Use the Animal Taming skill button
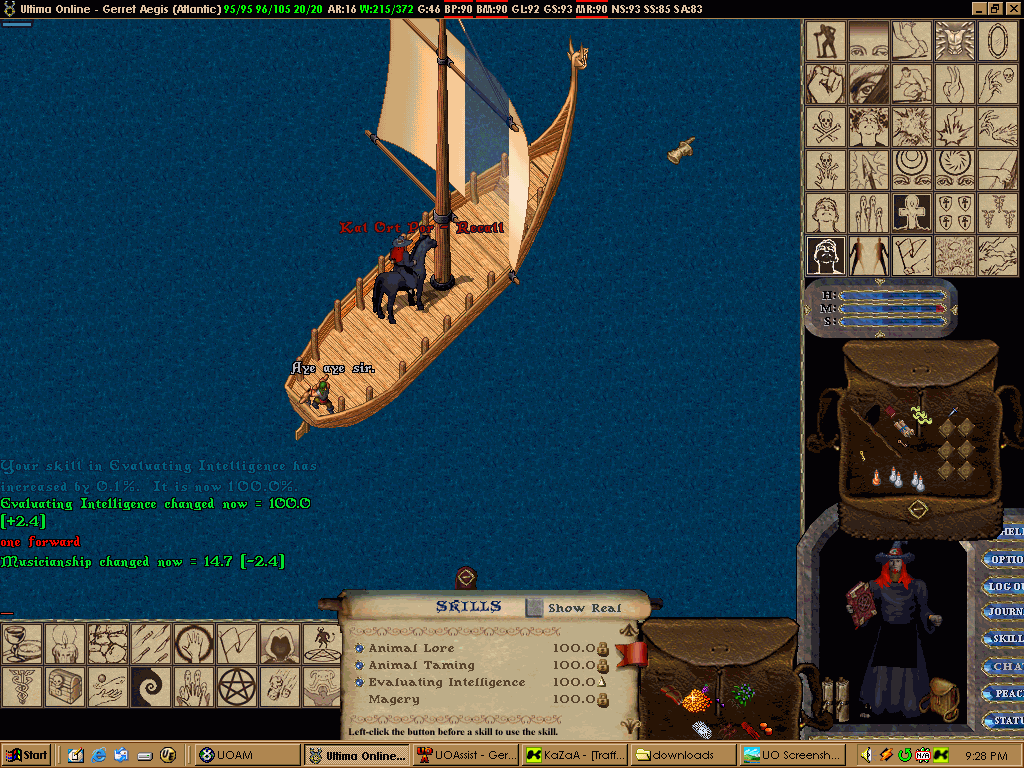The height and width of the screenshot is (768, 1024). point(360,665)
